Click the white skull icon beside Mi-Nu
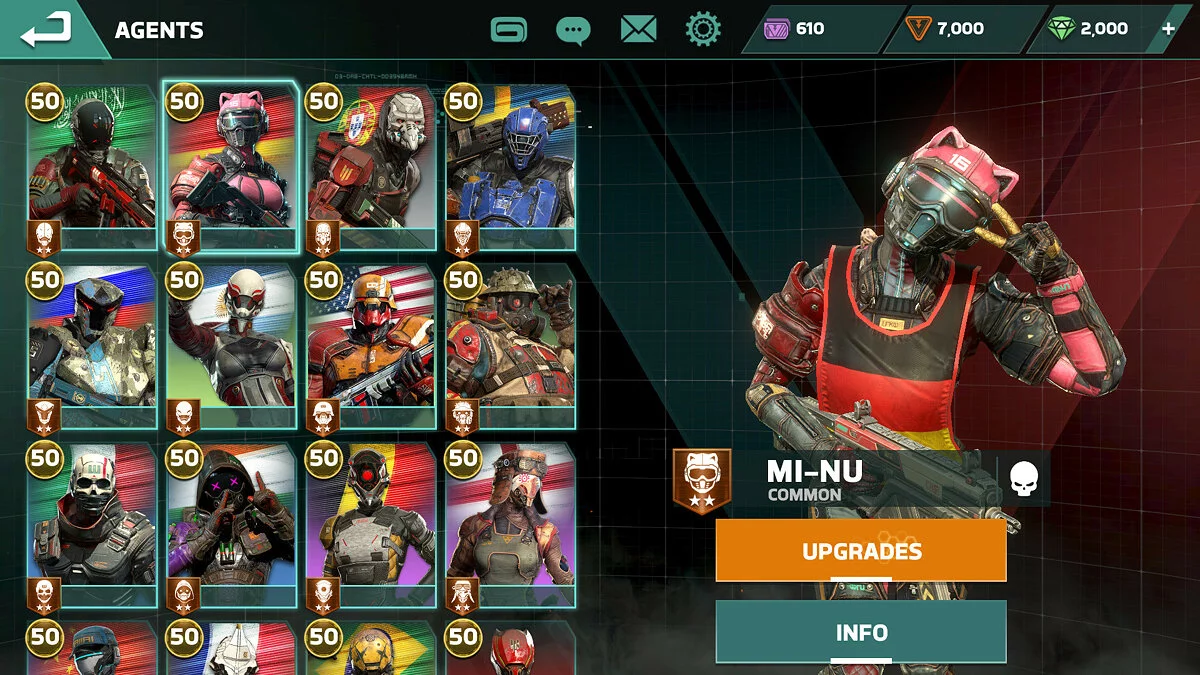This screenshot has height=675, width=1200. pos(1023,478)
